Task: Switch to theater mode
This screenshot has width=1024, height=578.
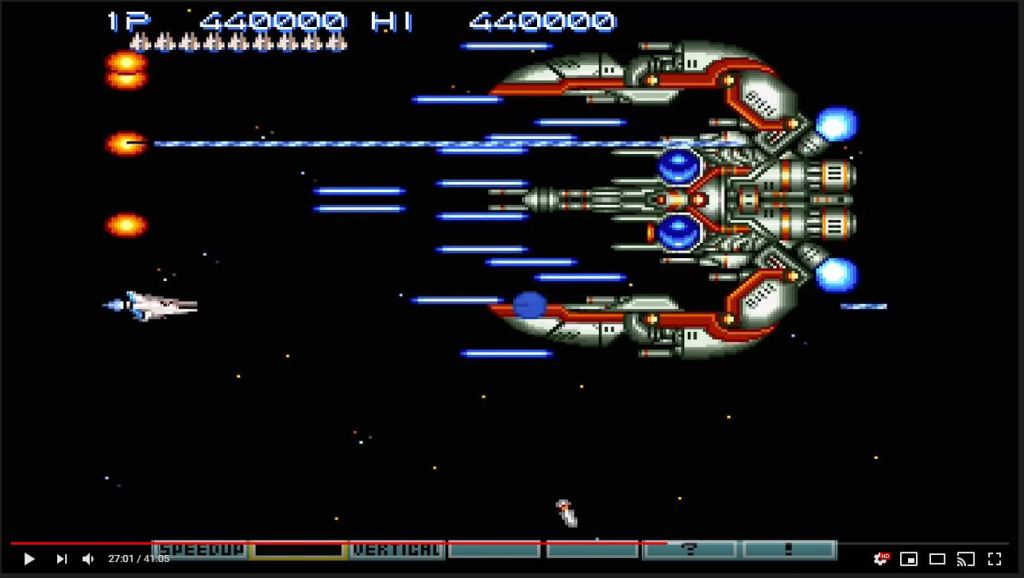Action: [x=937, y=559]
